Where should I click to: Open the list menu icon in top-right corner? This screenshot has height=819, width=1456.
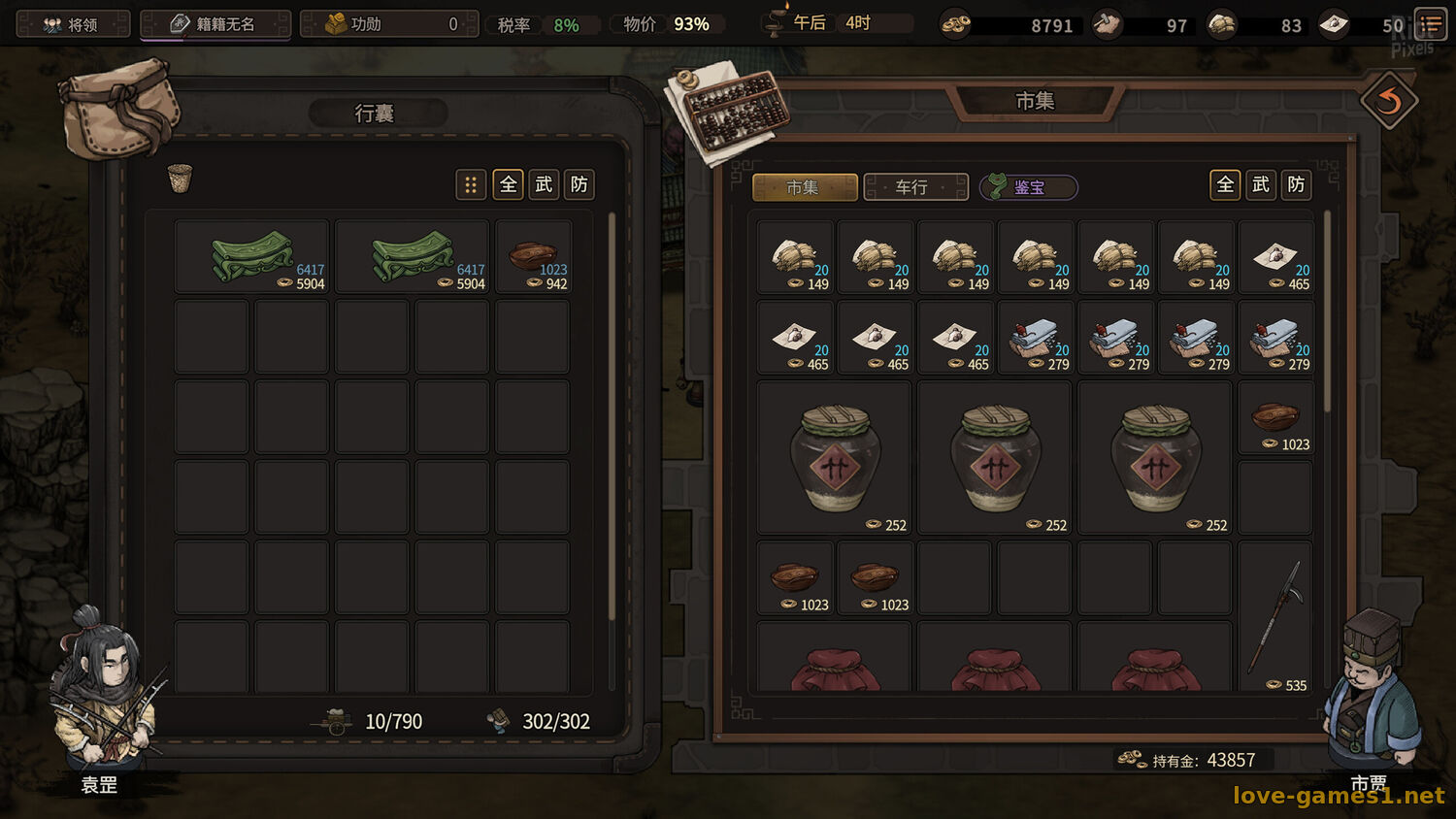tap(1431, 24)
